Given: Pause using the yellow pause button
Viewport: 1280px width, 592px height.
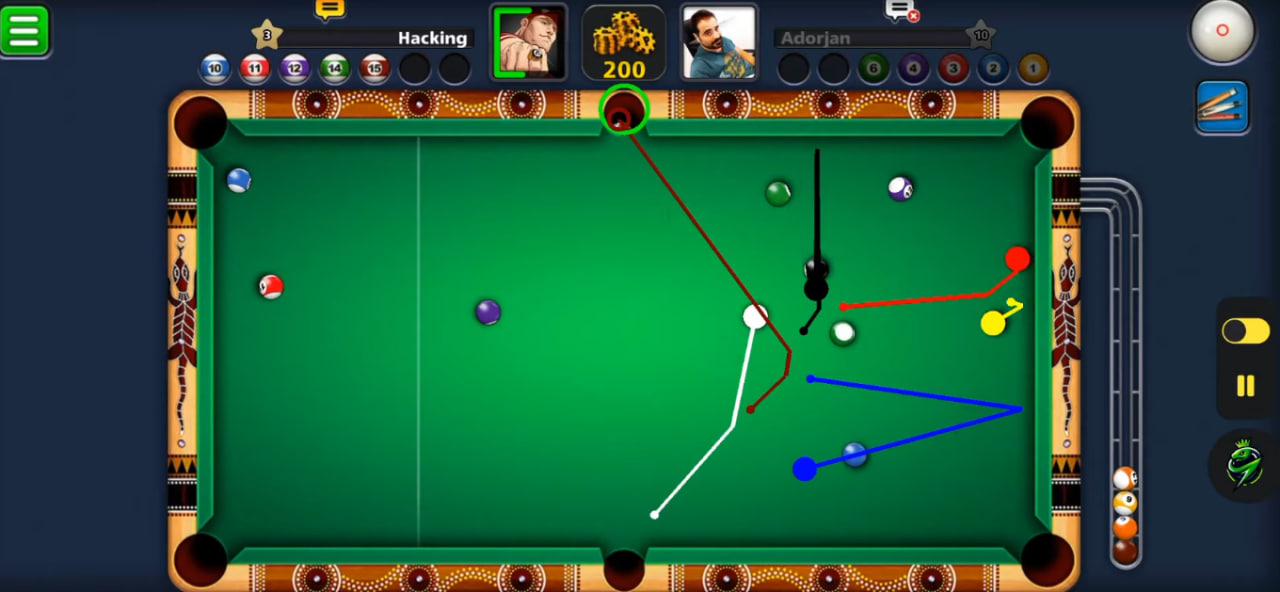Looking at the screenshot, I should coord(1245,385).
